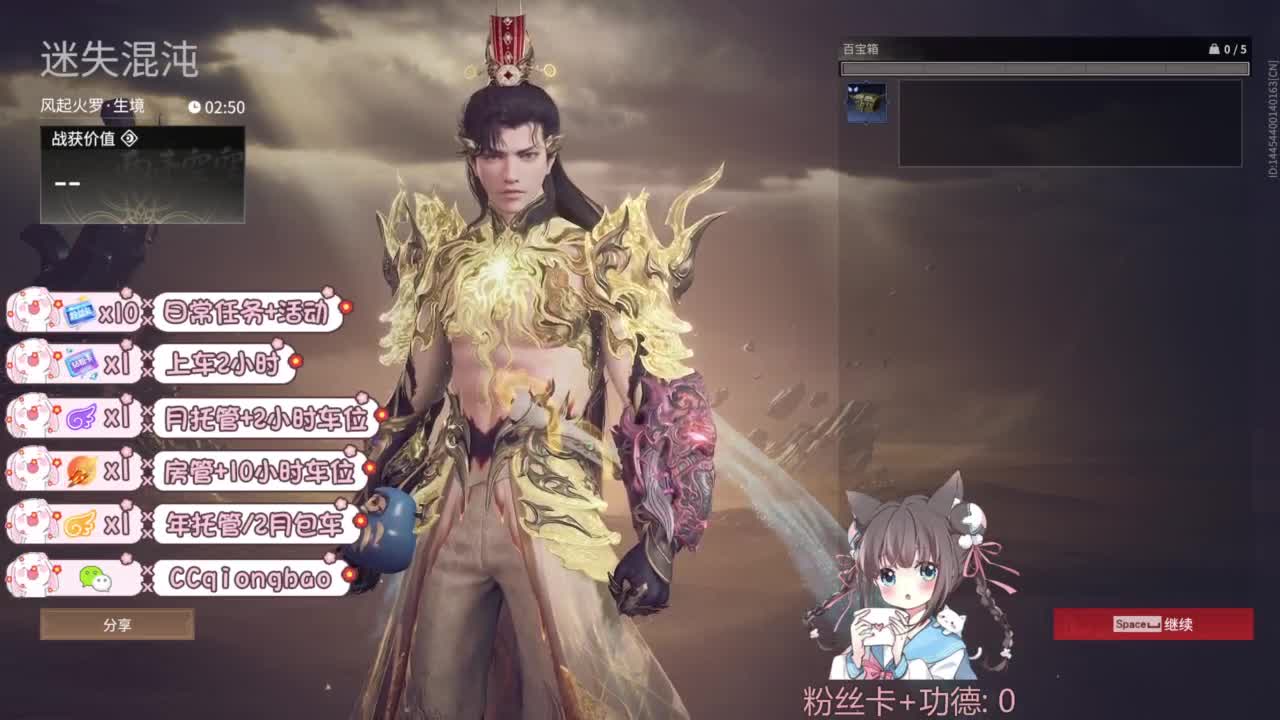
Task: Click the lock icon on the 百宝箱 panel
Action: [1214, 49]
